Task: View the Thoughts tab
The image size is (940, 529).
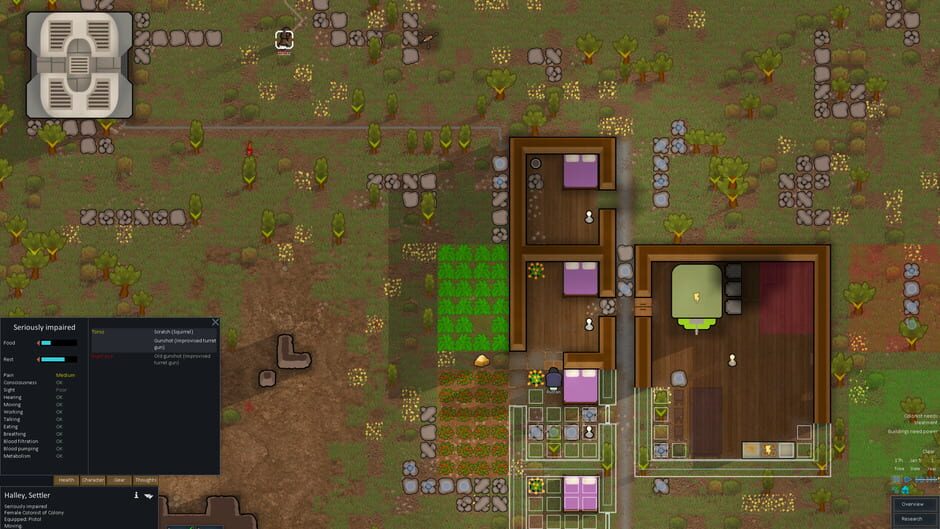Action: (145, 480)
